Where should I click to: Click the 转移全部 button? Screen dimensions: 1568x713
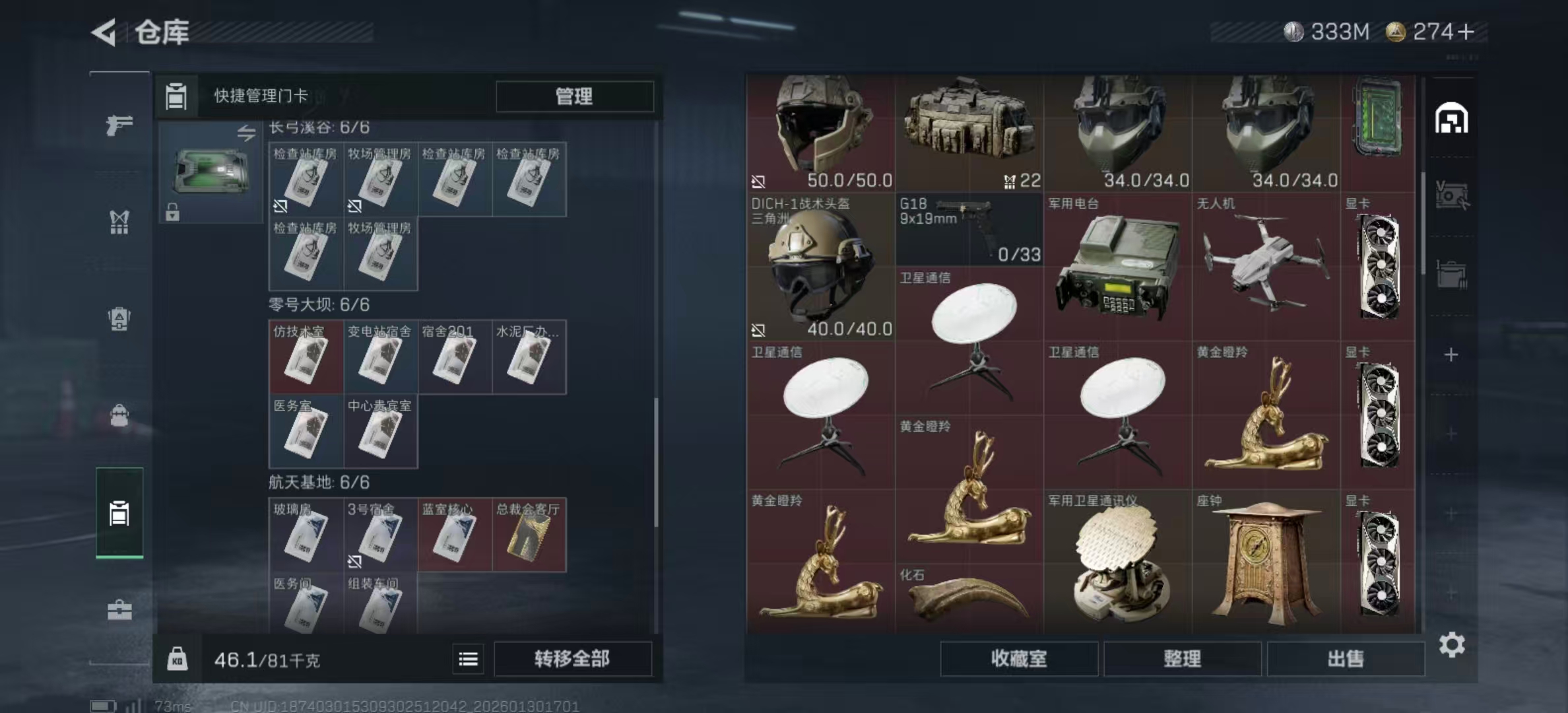tap(573, 659)
